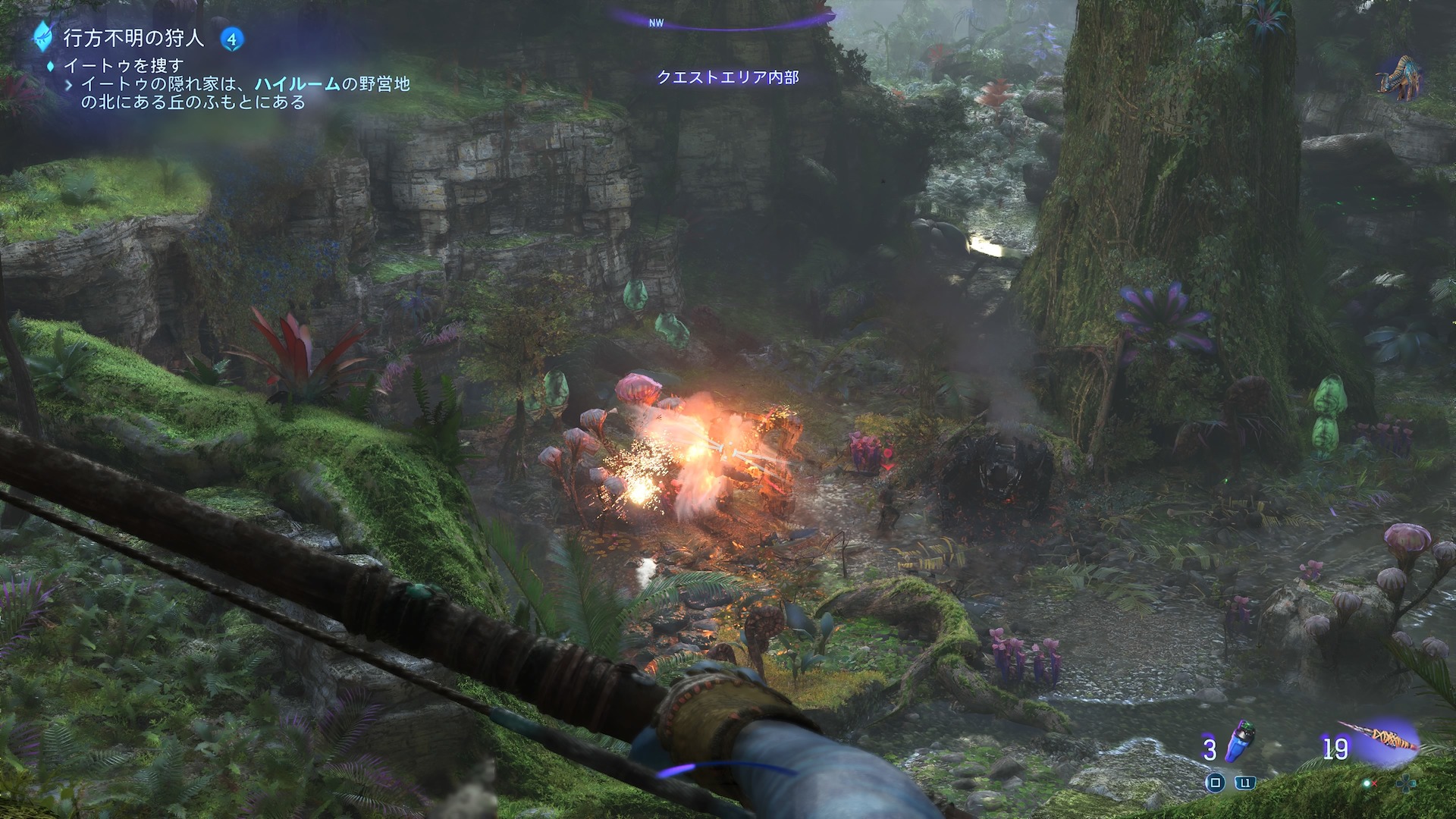Select the compass bar showing NW

724,21
